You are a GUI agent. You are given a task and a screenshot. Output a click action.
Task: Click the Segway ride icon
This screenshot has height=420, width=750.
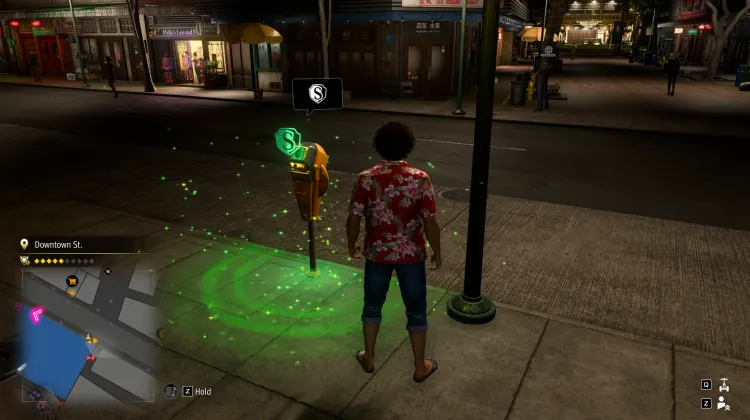click(x=725, y=384)
